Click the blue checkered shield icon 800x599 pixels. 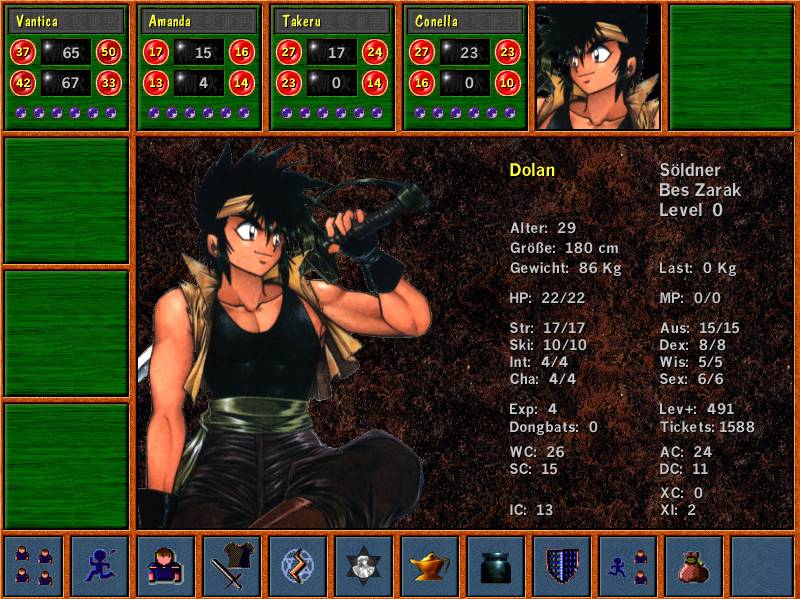pos(561,566)
